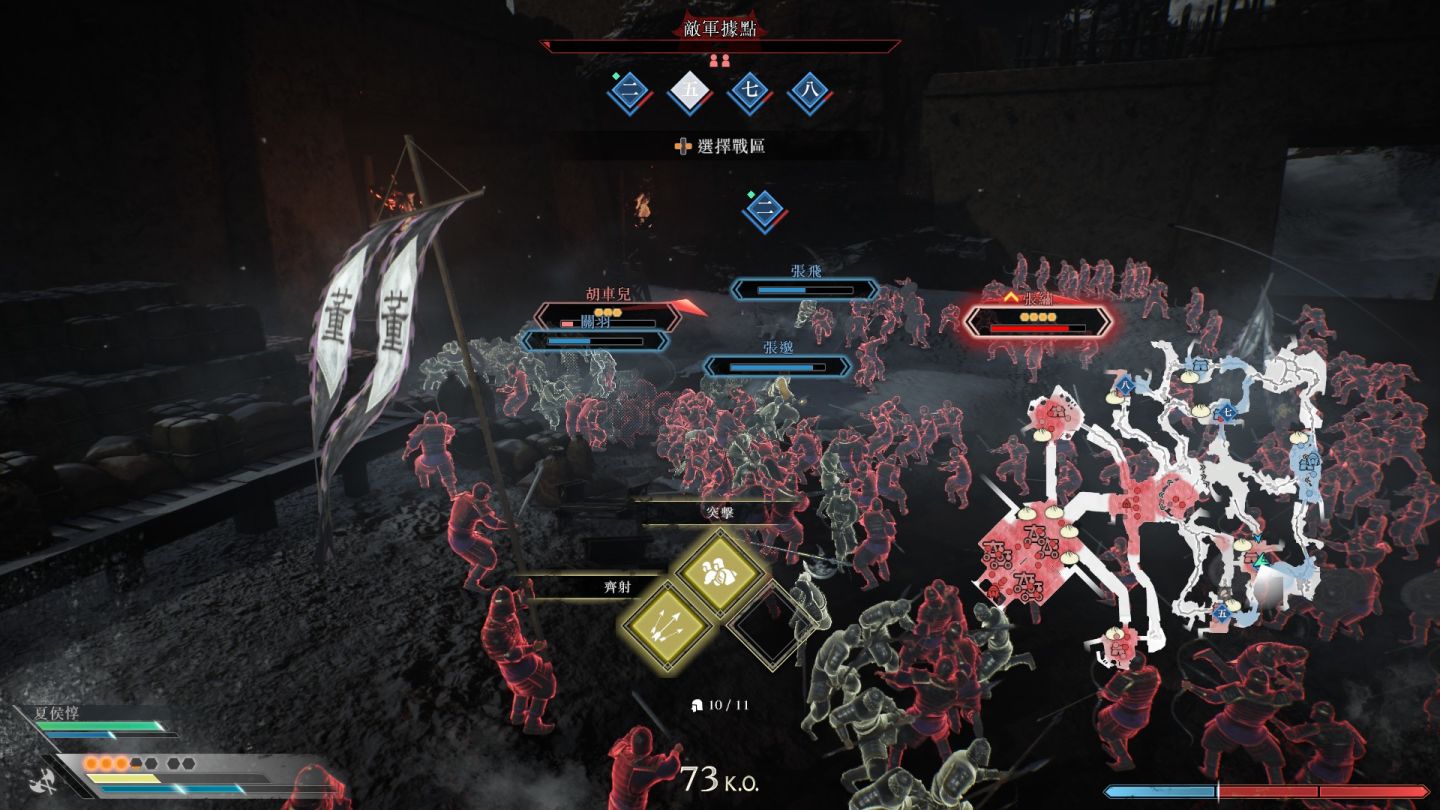Choose the highlighted zone 五 diamond
Screen dimensions: 1440x810
[690, 93]
